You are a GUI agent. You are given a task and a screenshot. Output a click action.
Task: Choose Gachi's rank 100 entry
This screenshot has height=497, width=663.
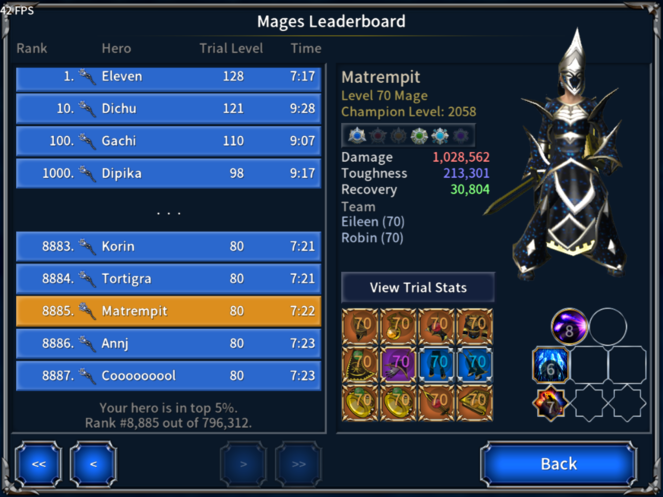tap(168, 141)
